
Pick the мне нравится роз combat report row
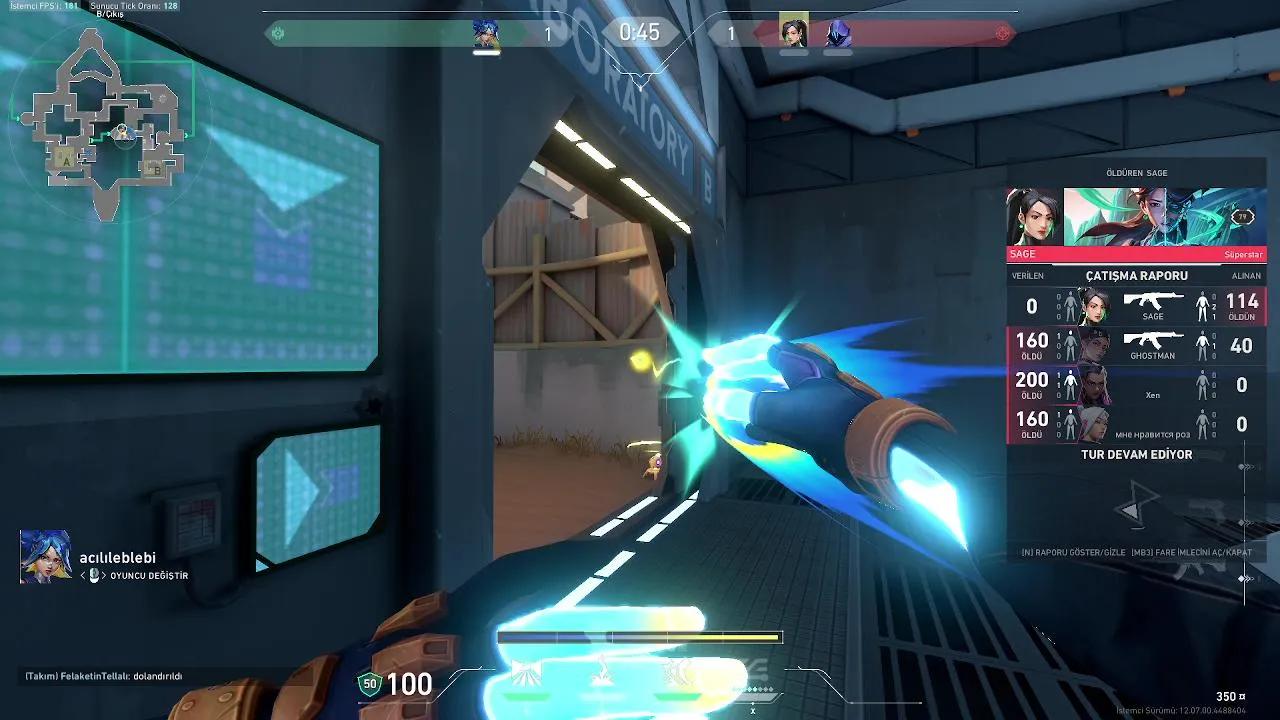(1136, 424)
